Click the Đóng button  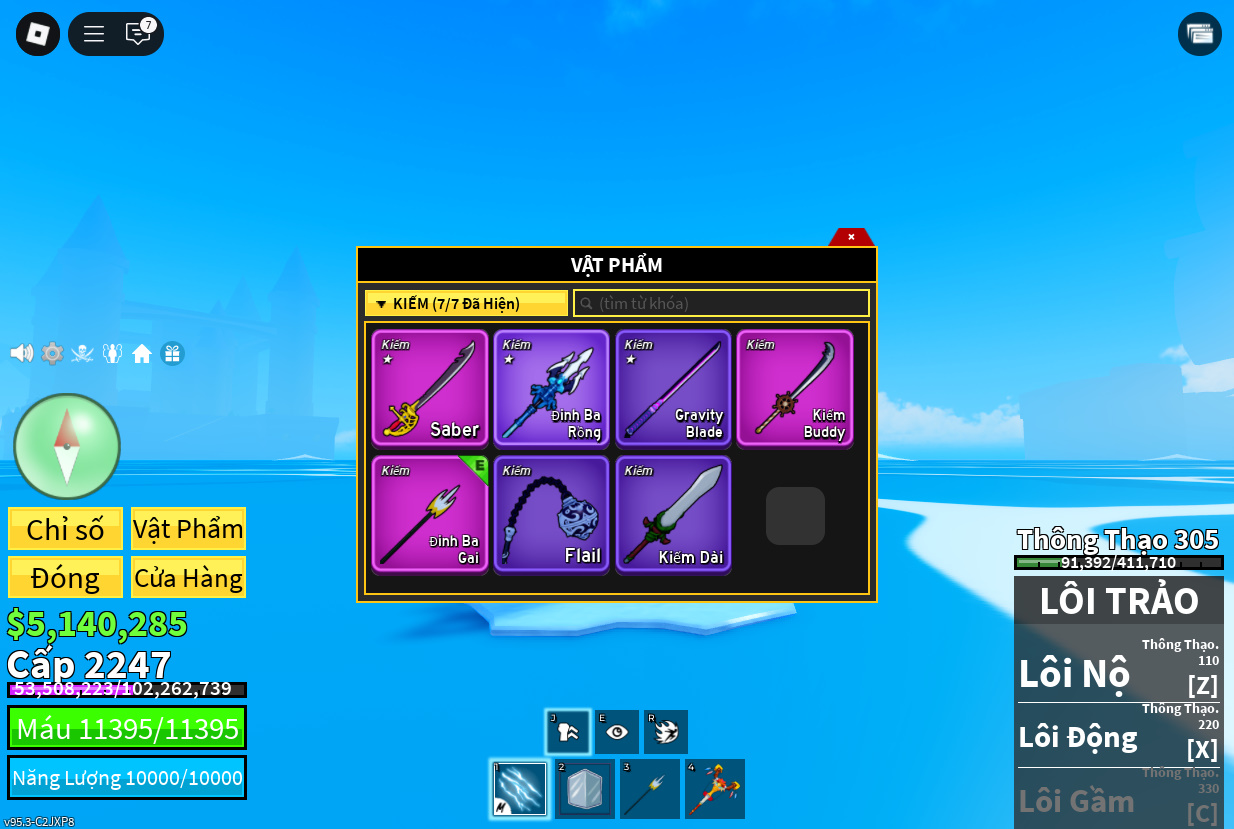pos(65,578)
